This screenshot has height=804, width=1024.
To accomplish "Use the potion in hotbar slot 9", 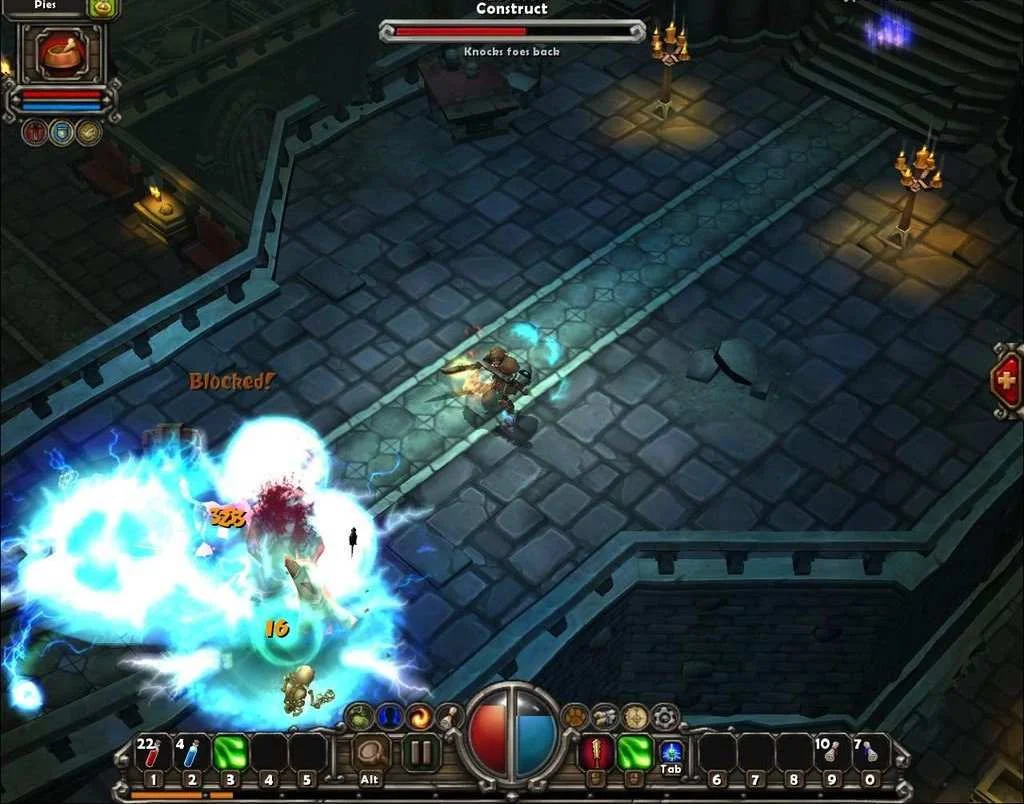I will coord(831,752).
